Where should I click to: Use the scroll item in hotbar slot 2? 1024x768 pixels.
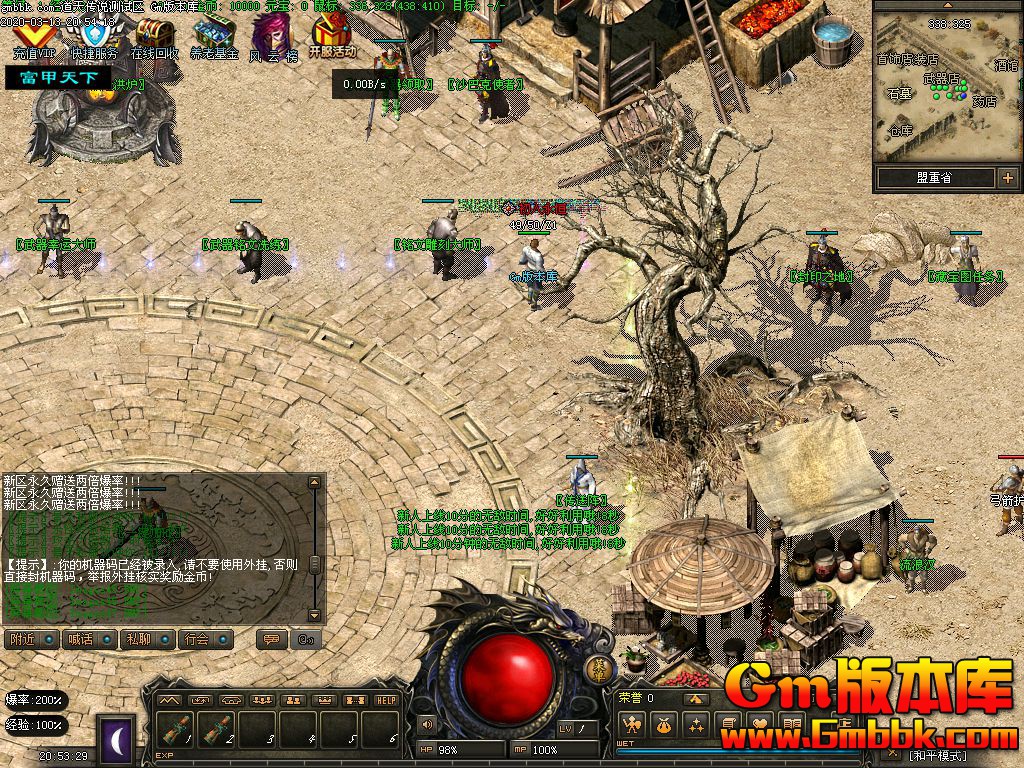coord(219,732)
